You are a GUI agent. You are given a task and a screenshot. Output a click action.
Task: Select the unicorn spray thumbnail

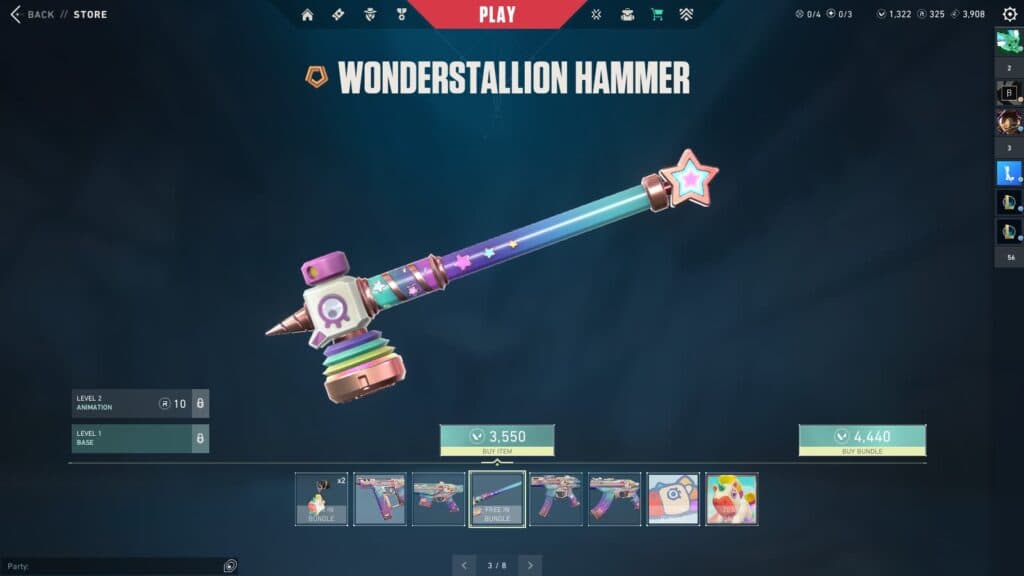coord(731,499)
